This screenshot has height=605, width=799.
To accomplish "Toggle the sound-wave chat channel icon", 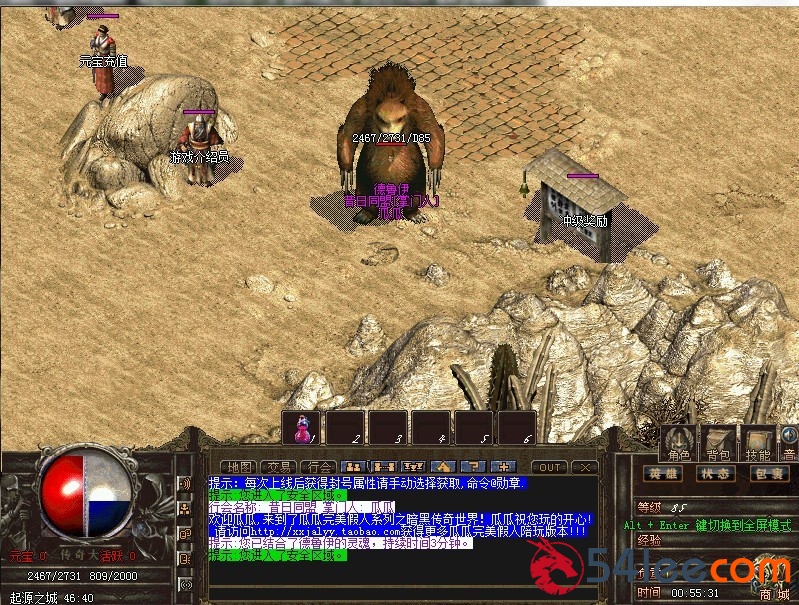I will [x=185, y=484].
